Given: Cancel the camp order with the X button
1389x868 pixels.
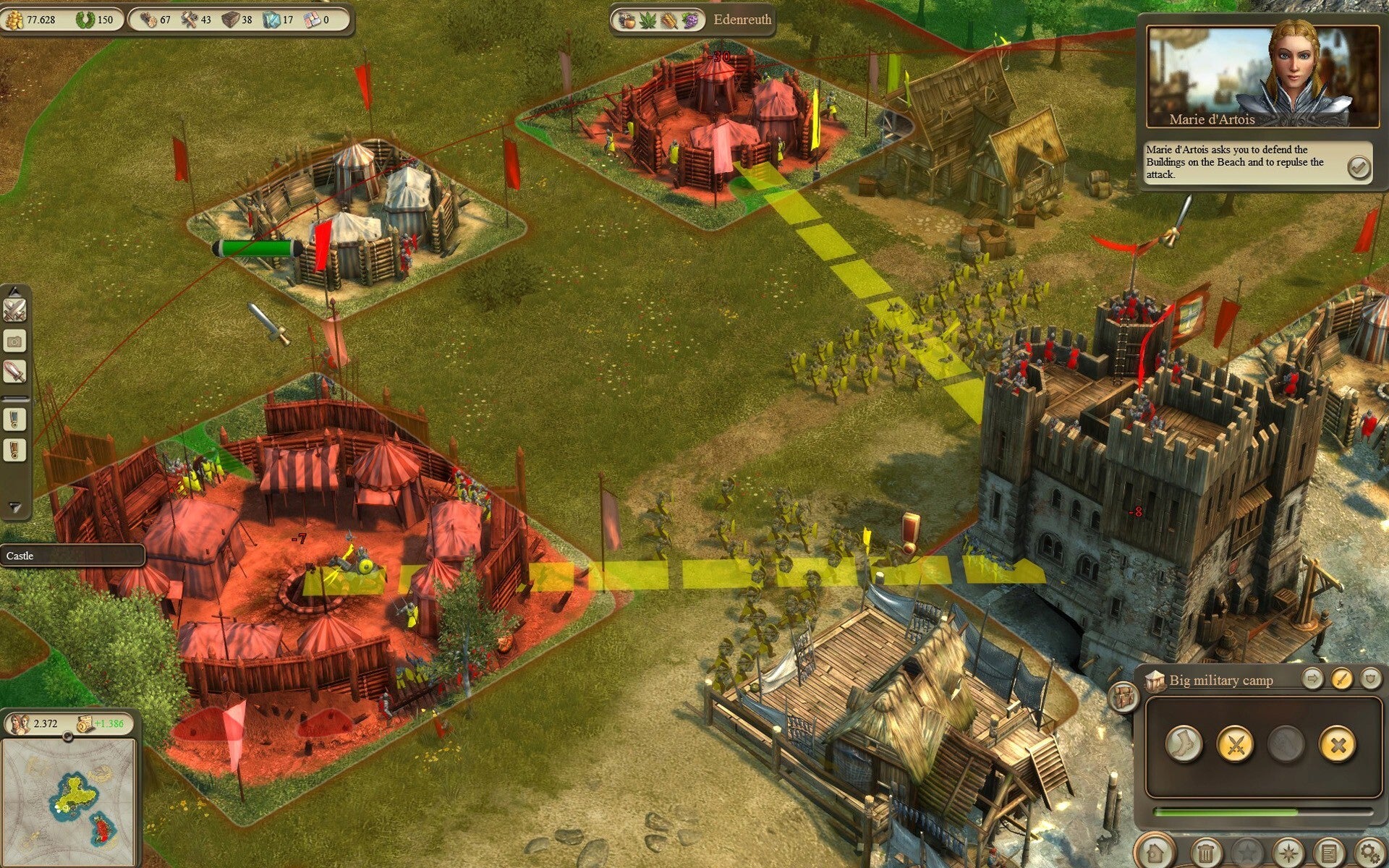Looking at the screenshot, I should (1338, 744).
